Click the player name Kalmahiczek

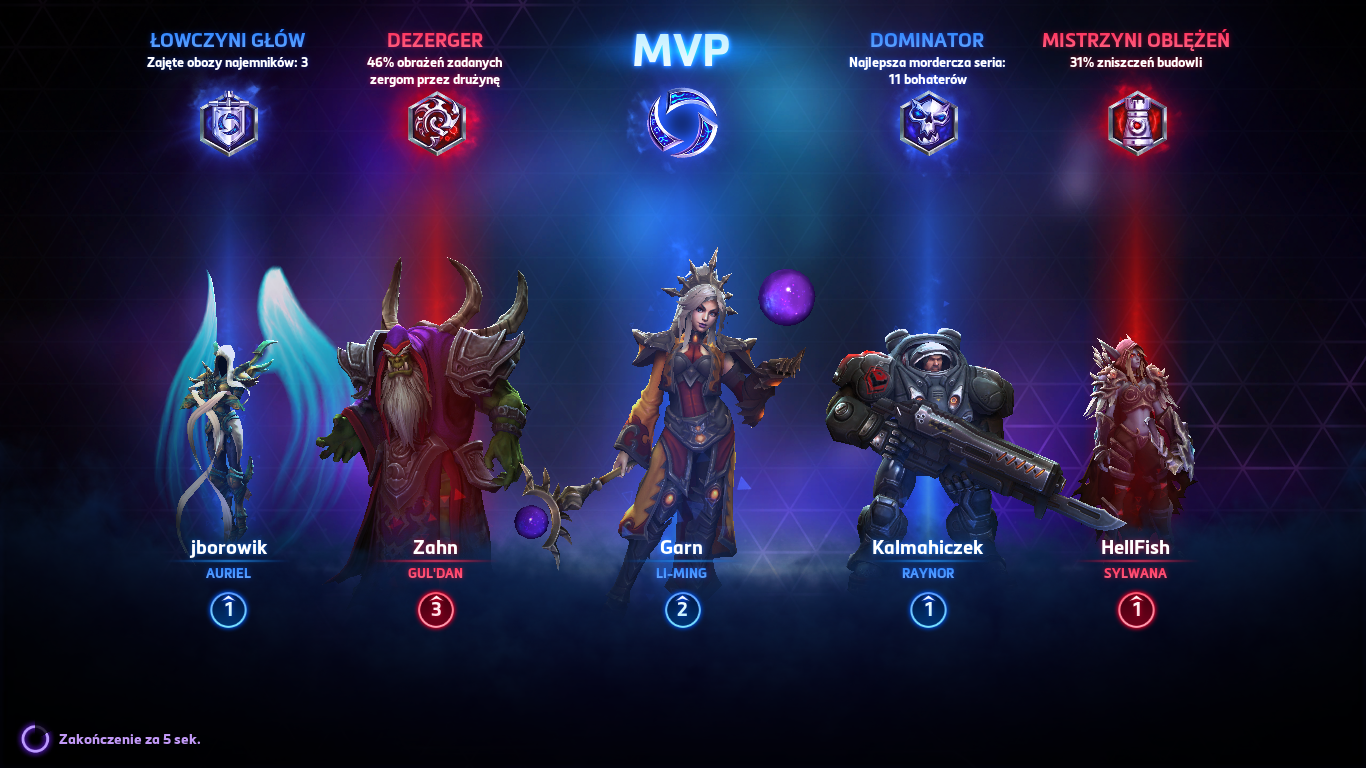coord(928,547)
